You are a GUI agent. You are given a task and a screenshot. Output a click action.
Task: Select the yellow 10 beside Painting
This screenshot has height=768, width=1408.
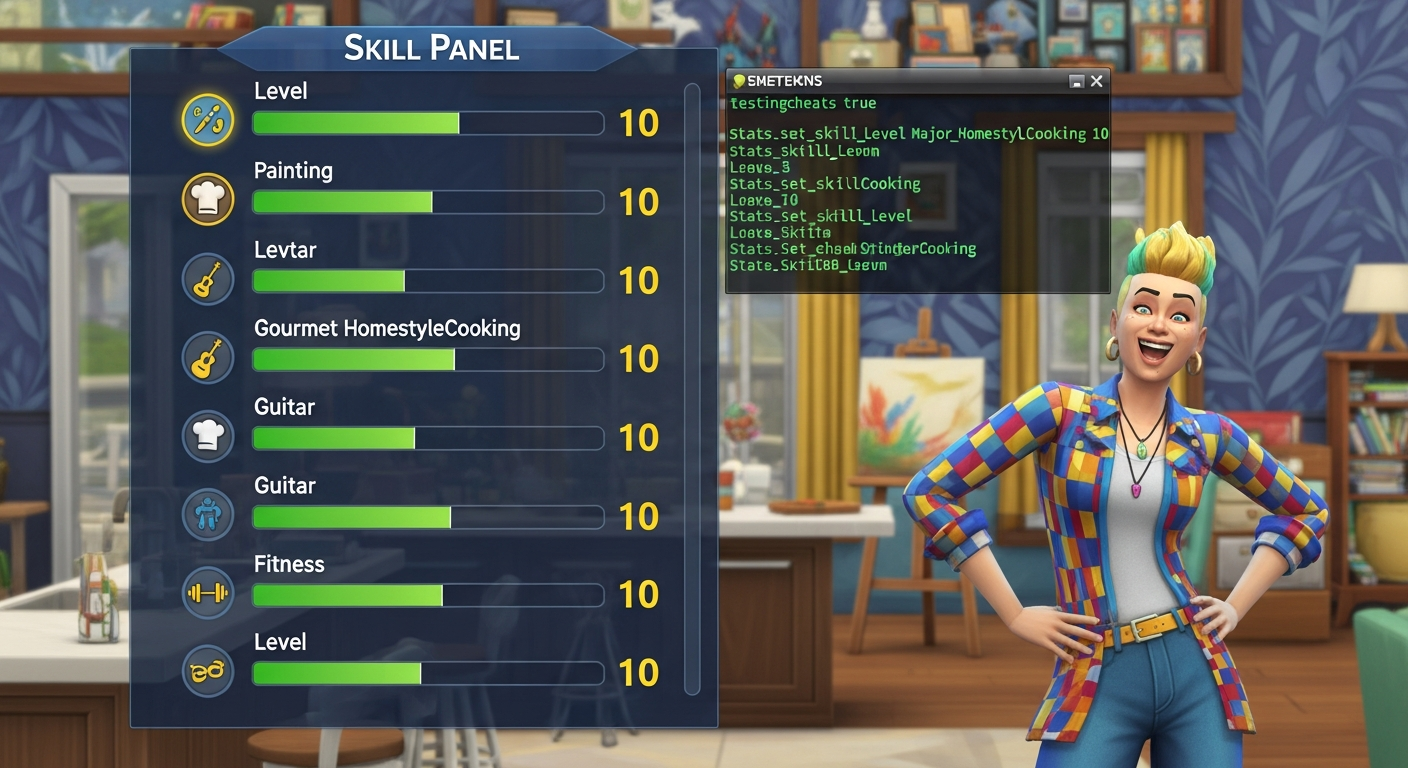click(x=640, y=202)
